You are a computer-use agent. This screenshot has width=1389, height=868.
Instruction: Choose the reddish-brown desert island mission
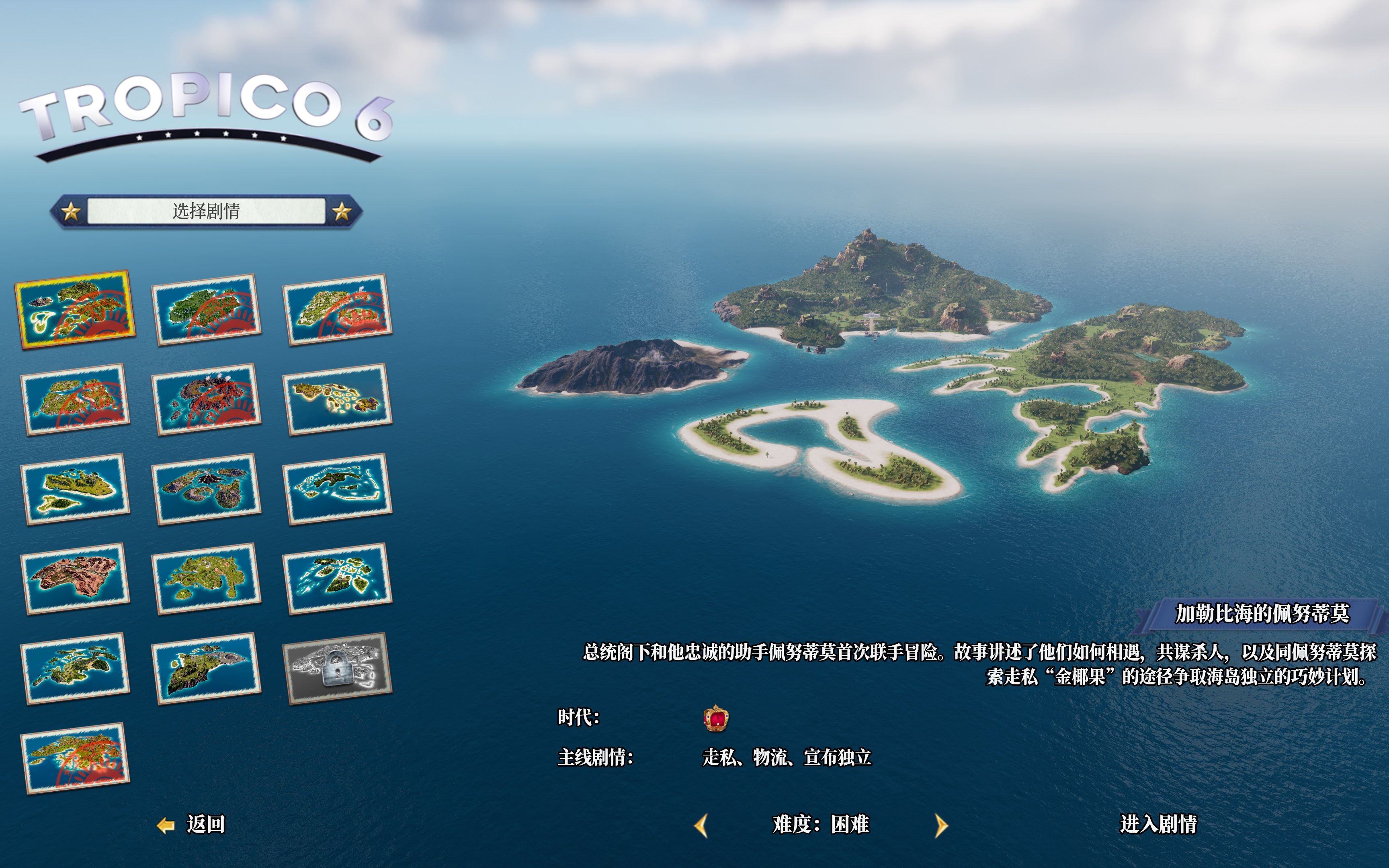tap(75, 578)
